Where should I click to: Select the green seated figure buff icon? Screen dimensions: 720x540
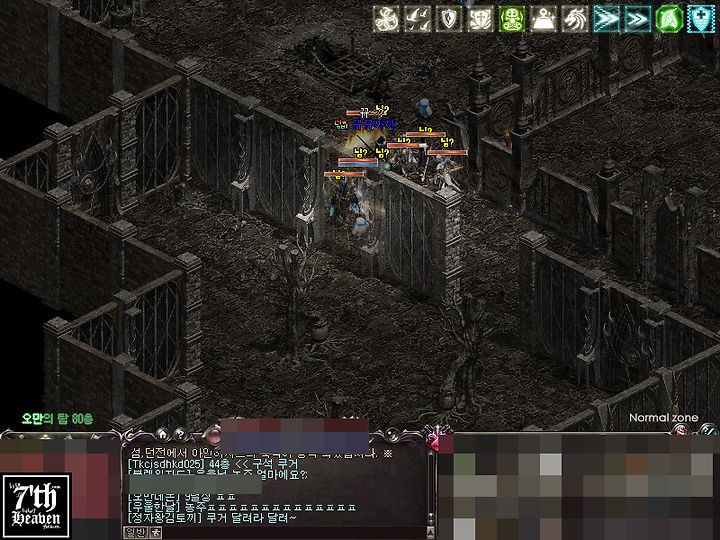(x=513, y=19)
